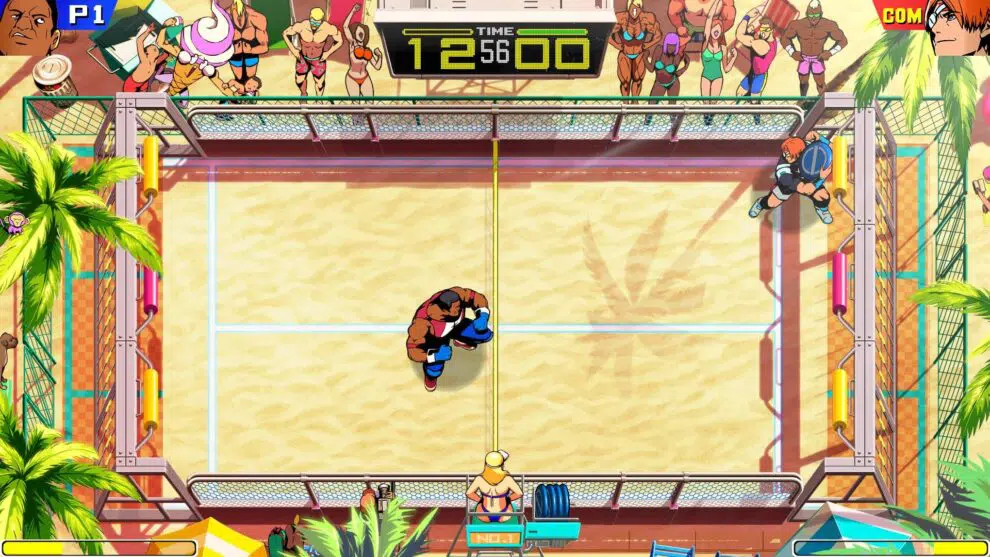The width and height of the screenshot is (990, 557).
Task: Click the P1 player portrait
Action: (28, 26)
